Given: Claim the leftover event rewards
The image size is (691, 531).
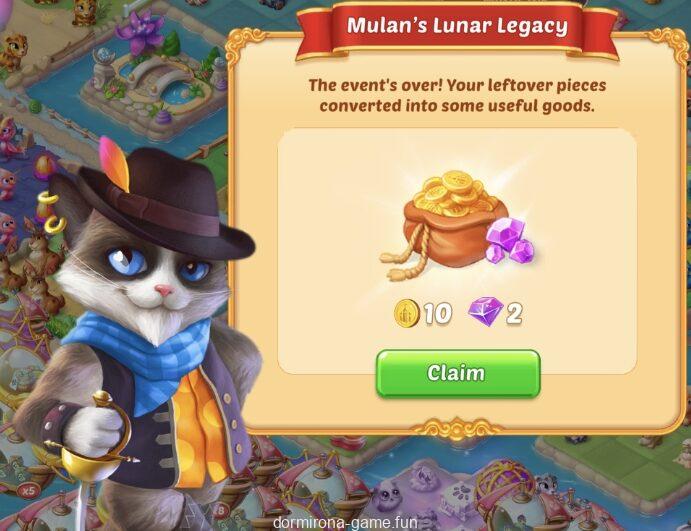Looking at the screenshot, I should (x=457, y=374).
